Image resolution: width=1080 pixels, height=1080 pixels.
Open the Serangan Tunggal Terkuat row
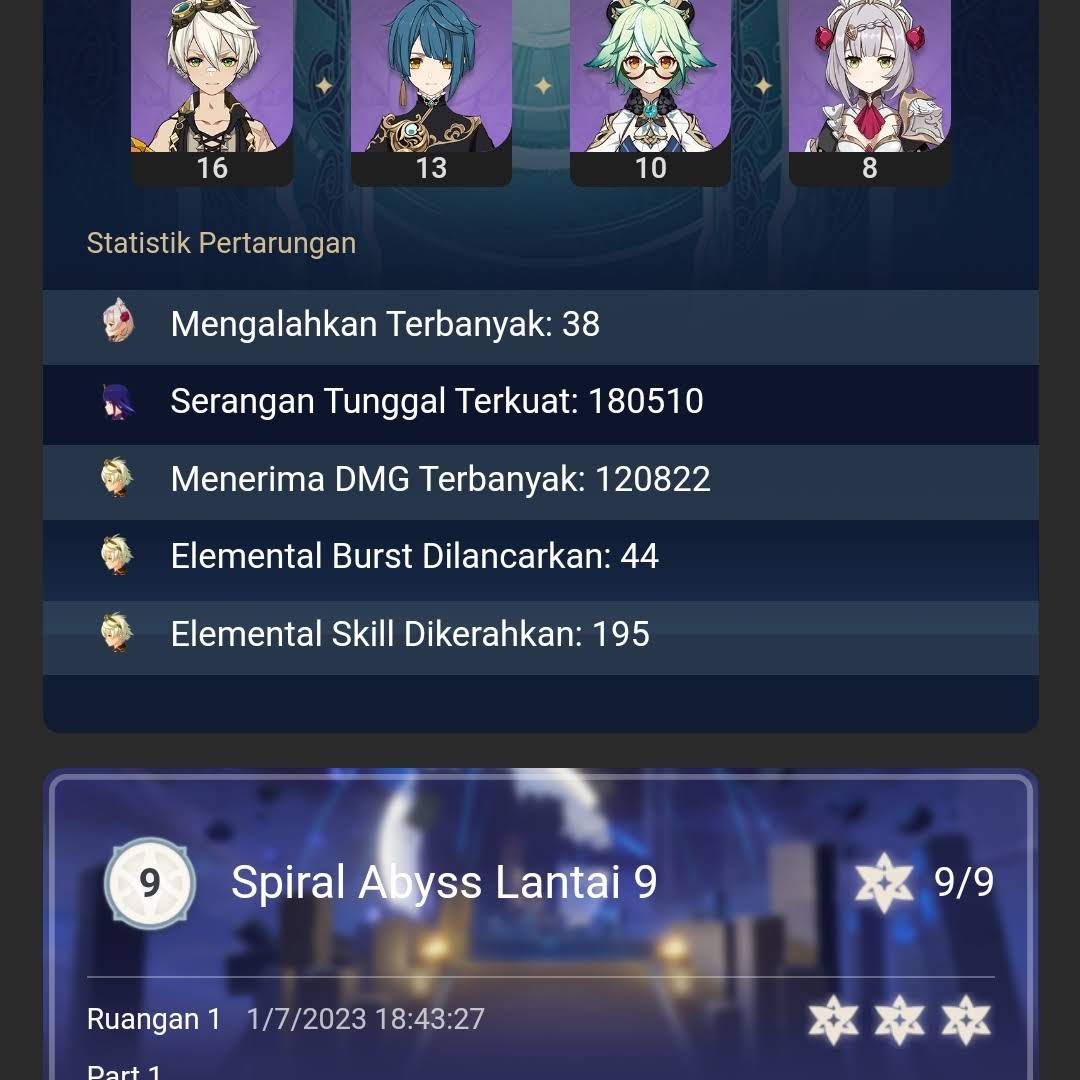pyautogui.click(x=540, y=402)
